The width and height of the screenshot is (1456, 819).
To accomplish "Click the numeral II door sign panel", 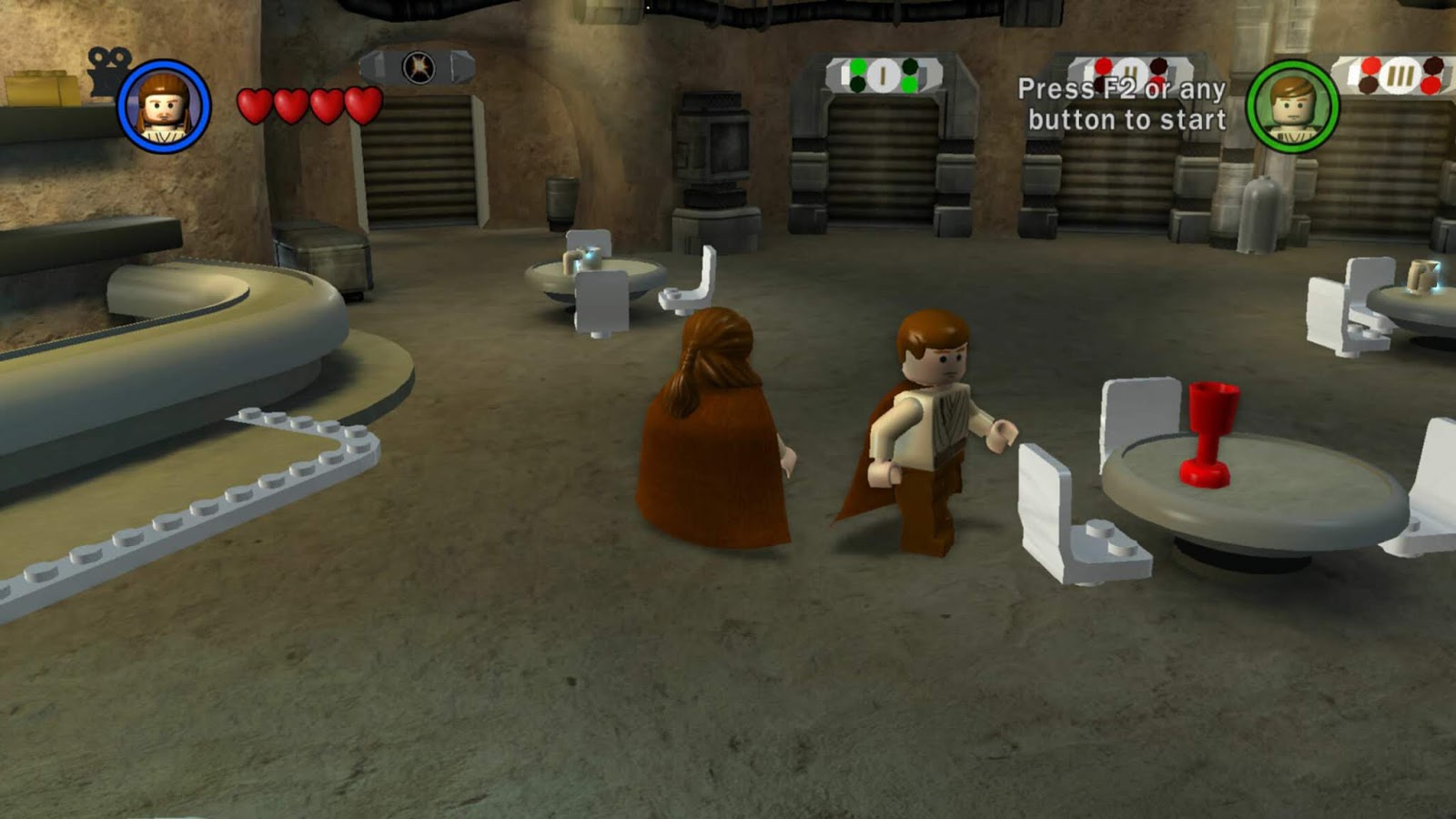I will tap(1129, 70).
